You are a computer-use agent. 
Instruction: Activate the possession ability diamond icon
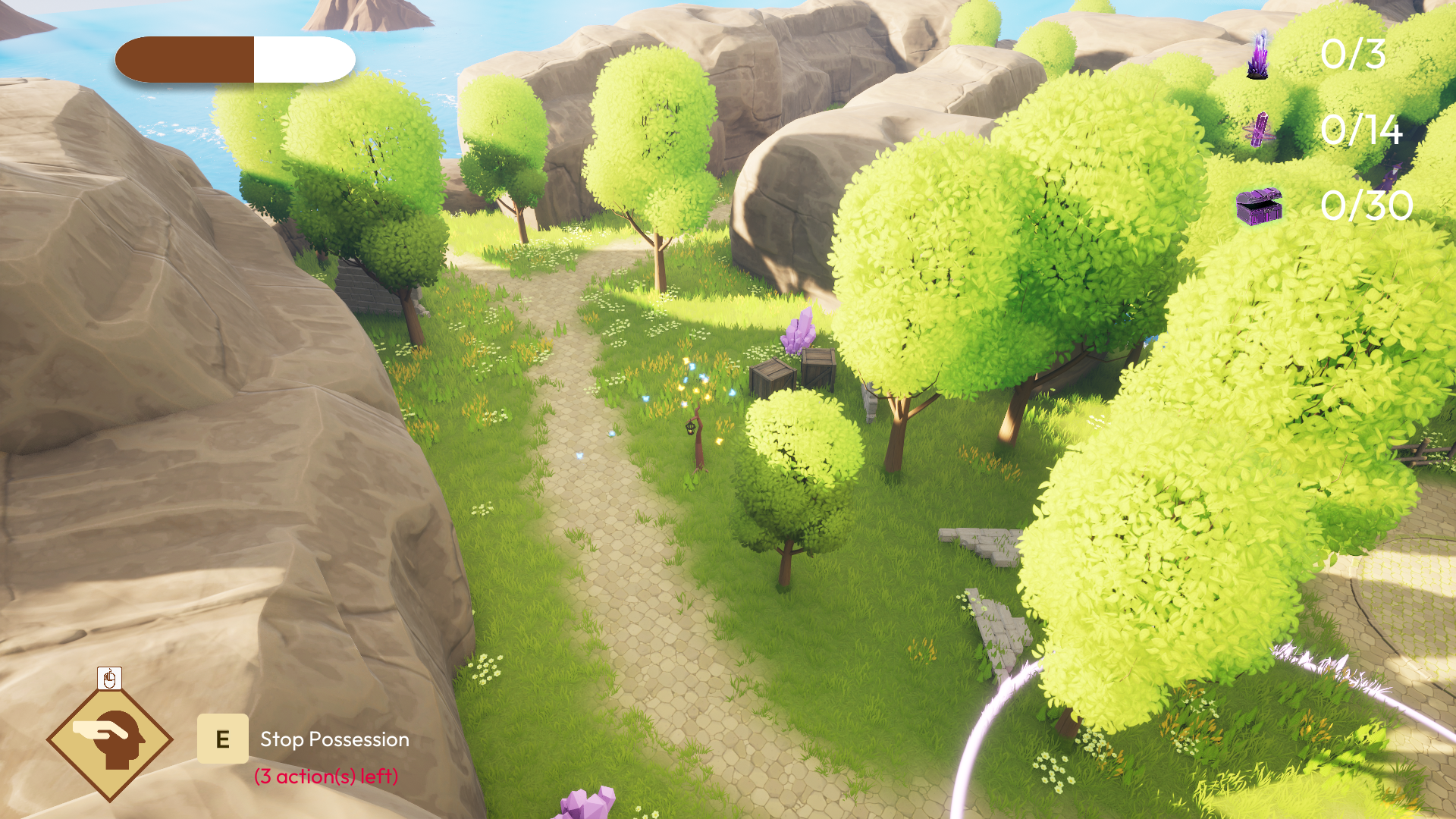click(x=110, y=739)
